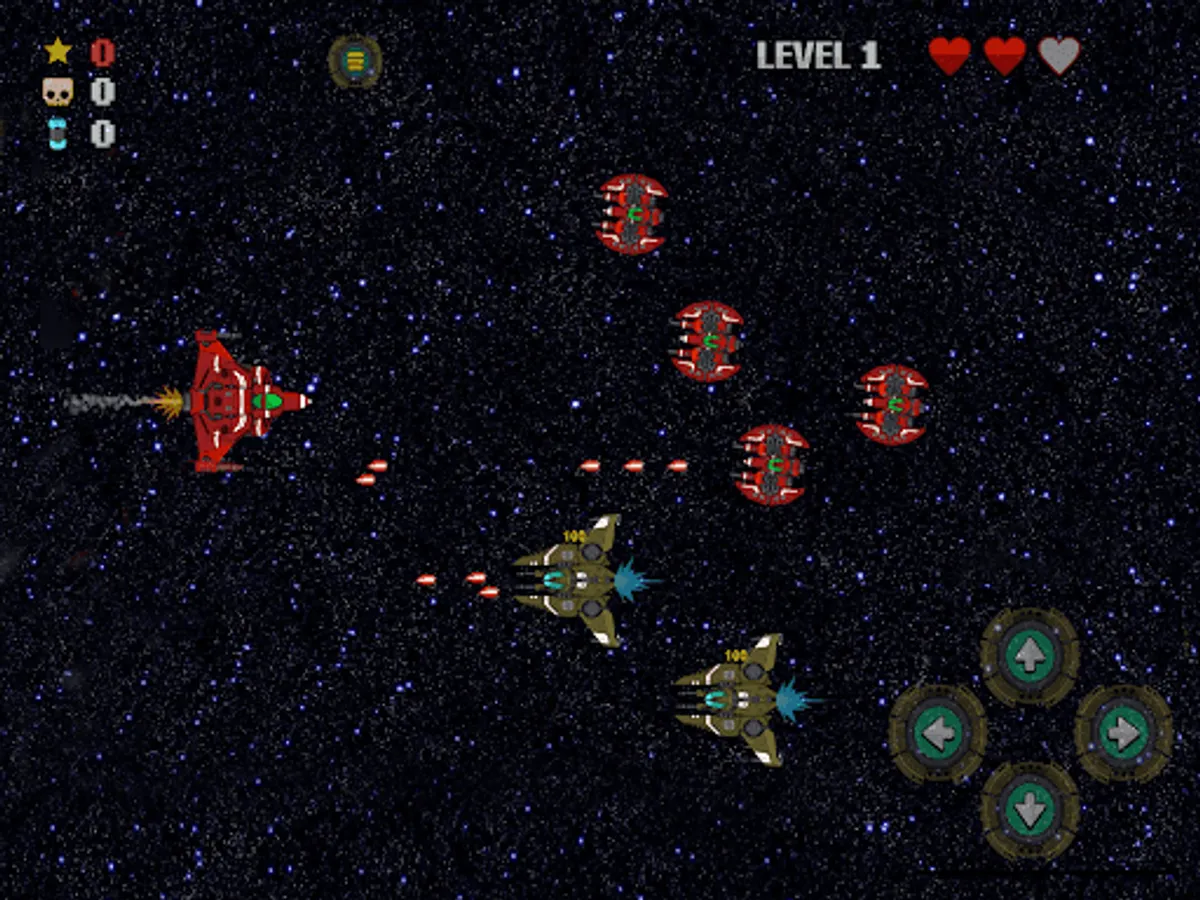Tap the down arrow direction button
The height and width of the screenshot is (900, 1200).
click(x=1029, y=810)
